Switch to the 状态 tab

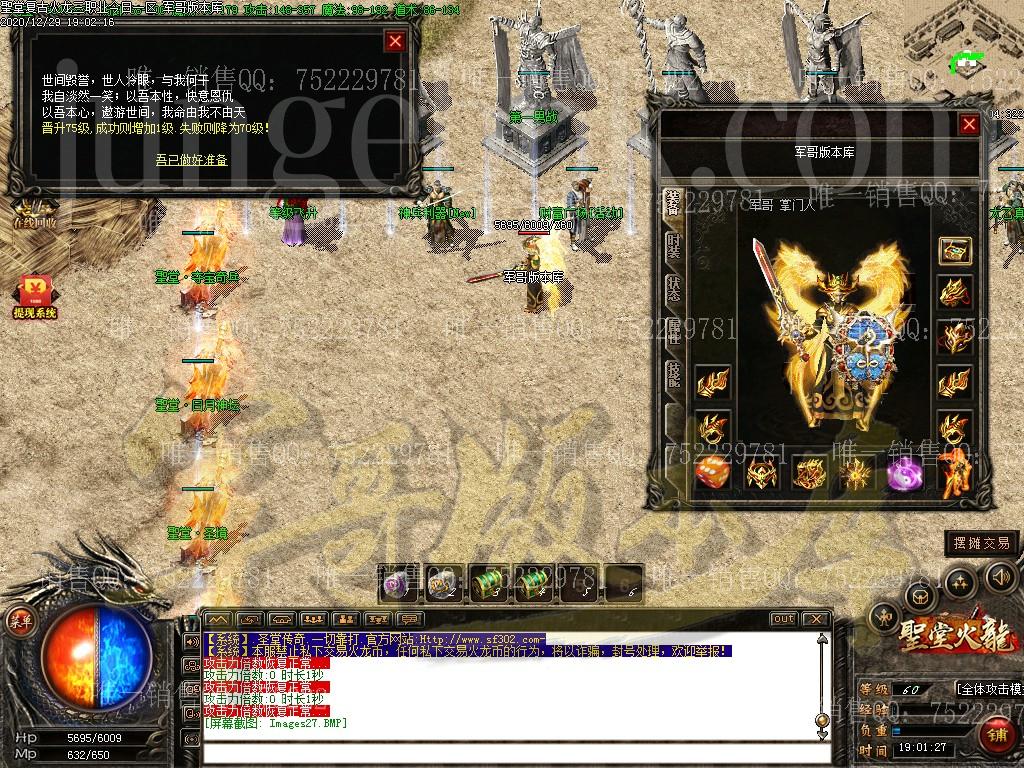pos(674,289)
